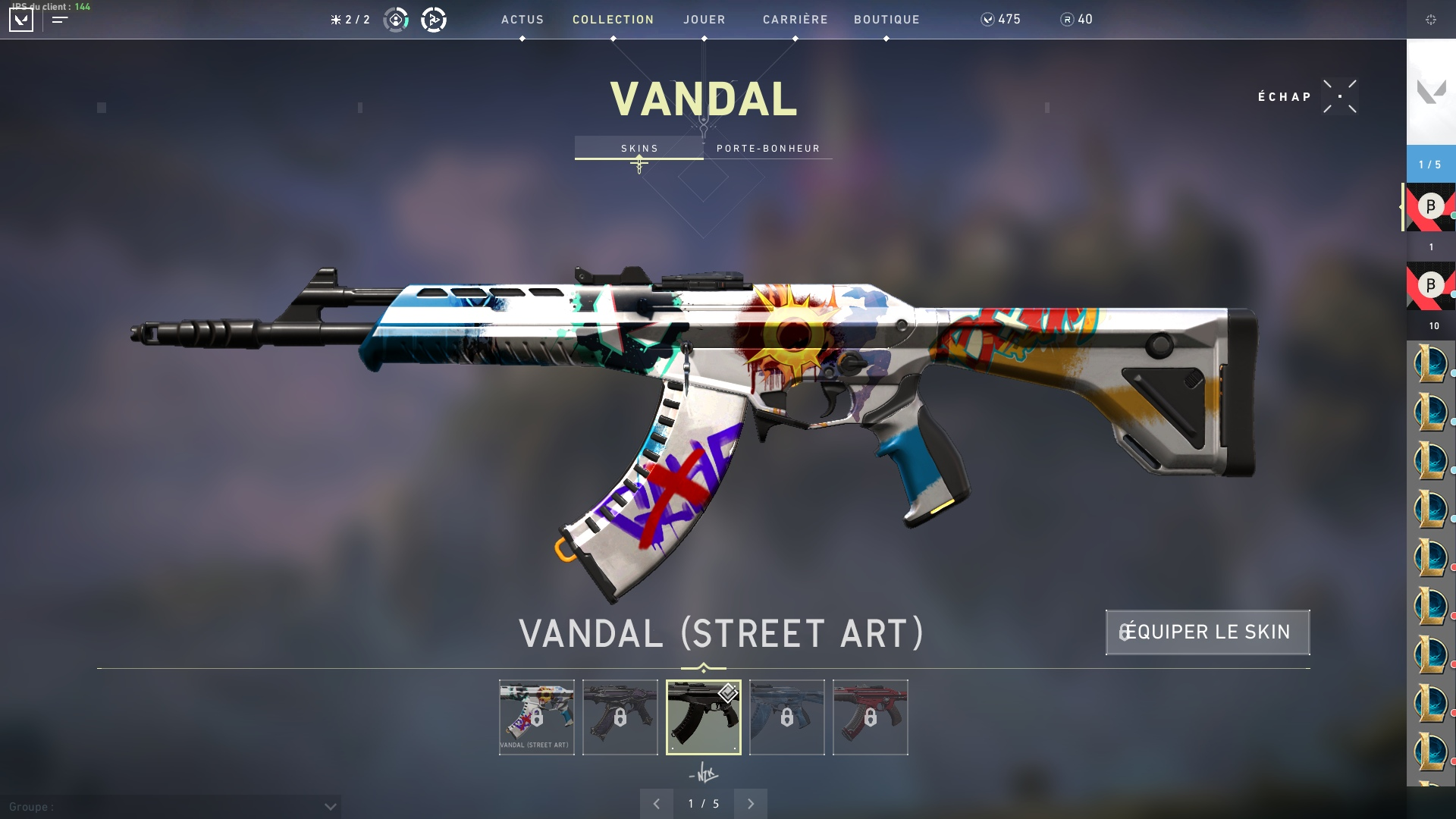Open the ACTUS news menu
Viewport: 1456px width, 819px height.
522,20
